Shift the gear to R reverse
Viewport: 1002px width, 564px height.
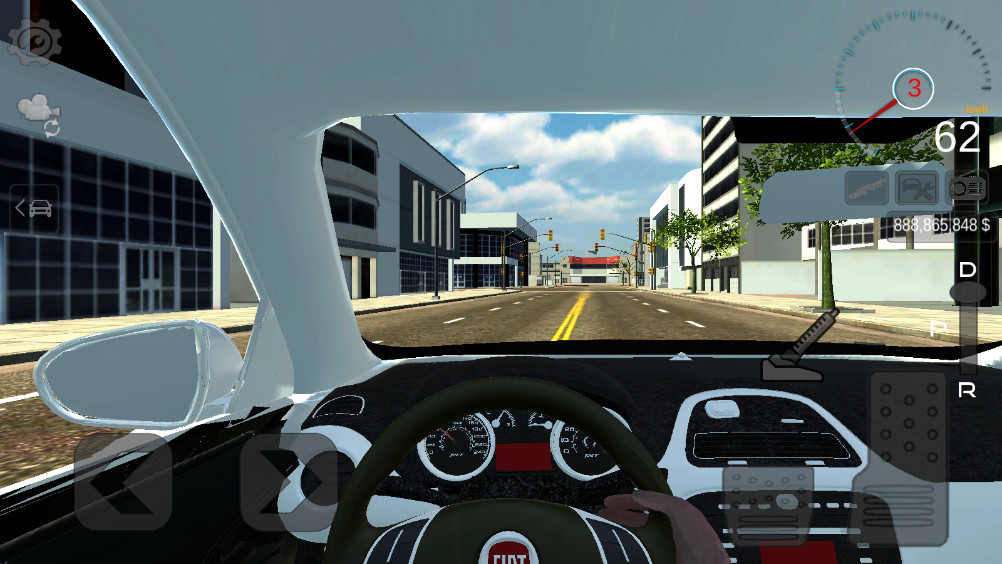[x=967, y=391]
